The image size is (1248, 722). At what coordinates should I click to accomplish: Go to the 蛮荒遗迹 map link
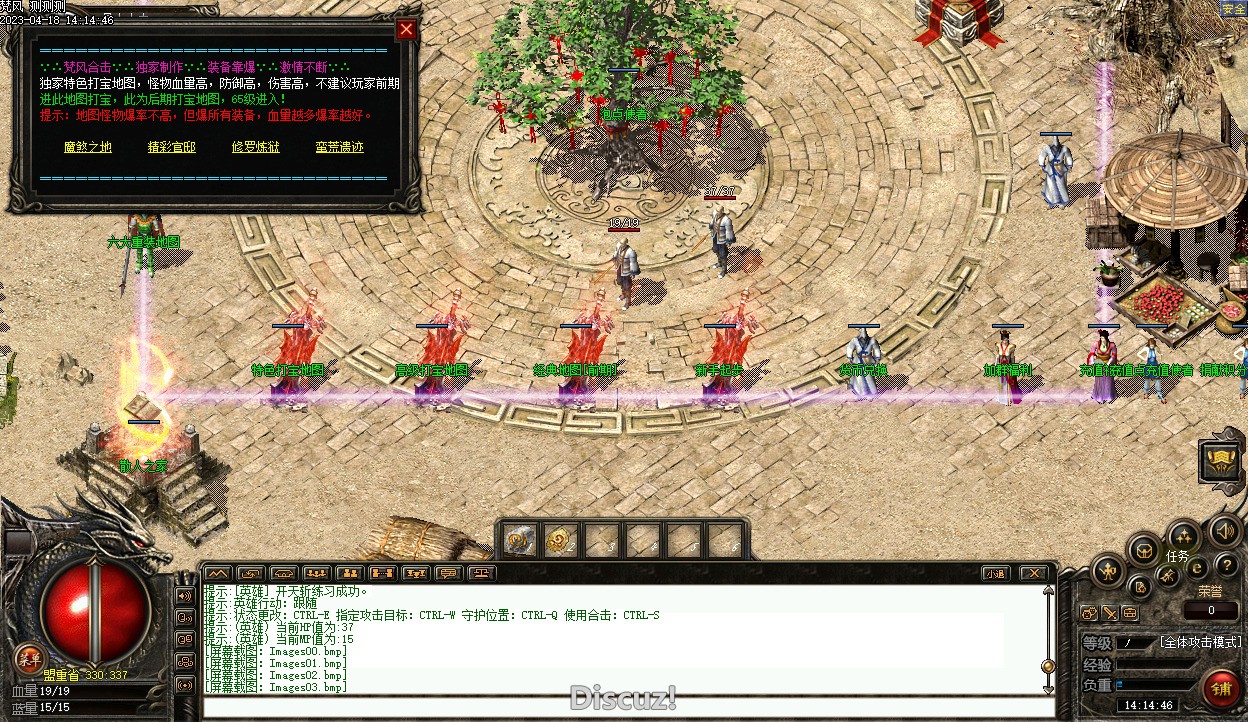point(339,147)
